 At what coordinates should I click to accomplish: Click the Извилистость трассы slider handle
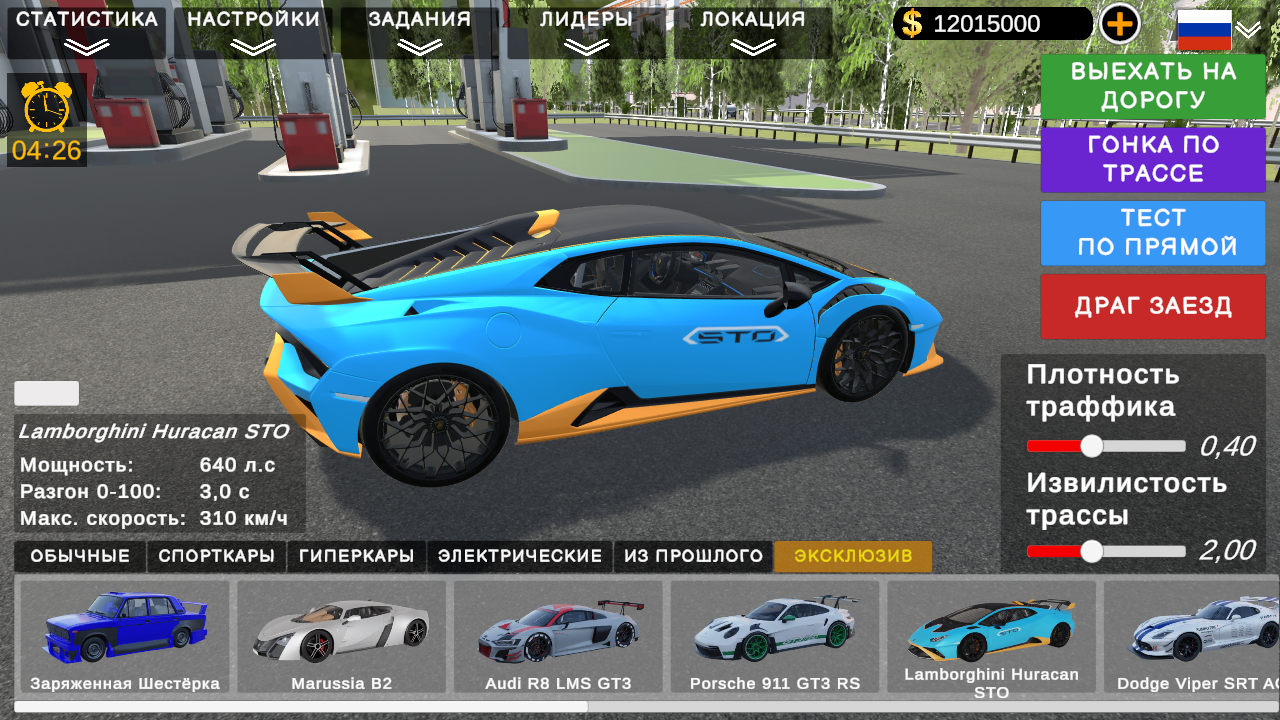[x=1091, y=549]
